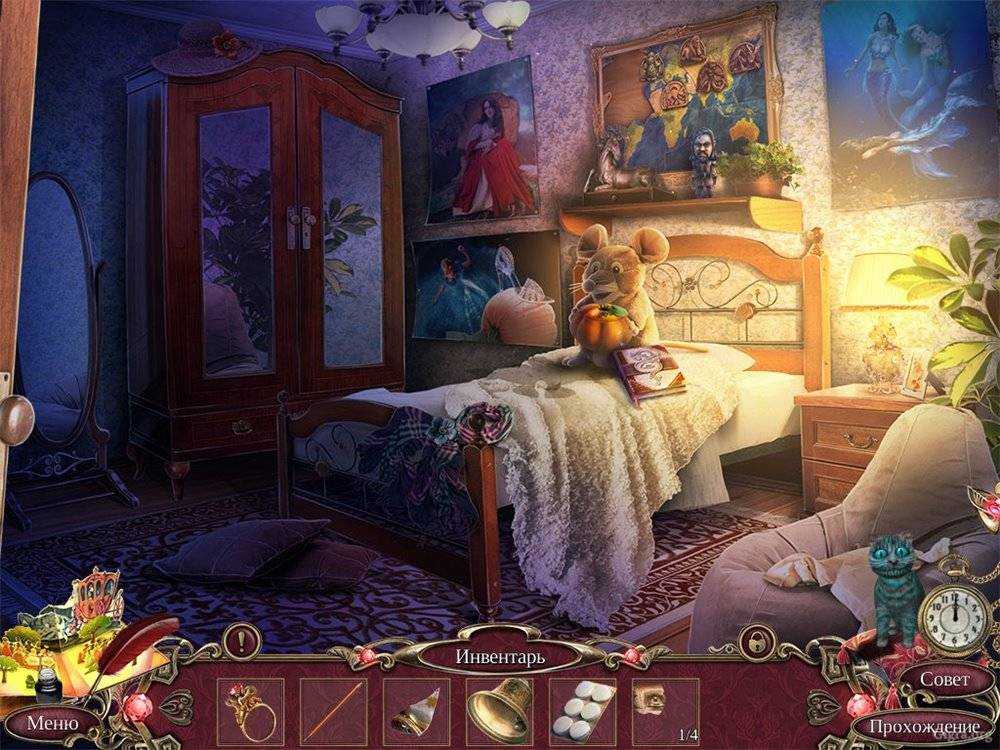The height and width of the screenshot is (750, 1000).
Task: Open the Прохождение walkthrough guide
Action: point(923,725)
